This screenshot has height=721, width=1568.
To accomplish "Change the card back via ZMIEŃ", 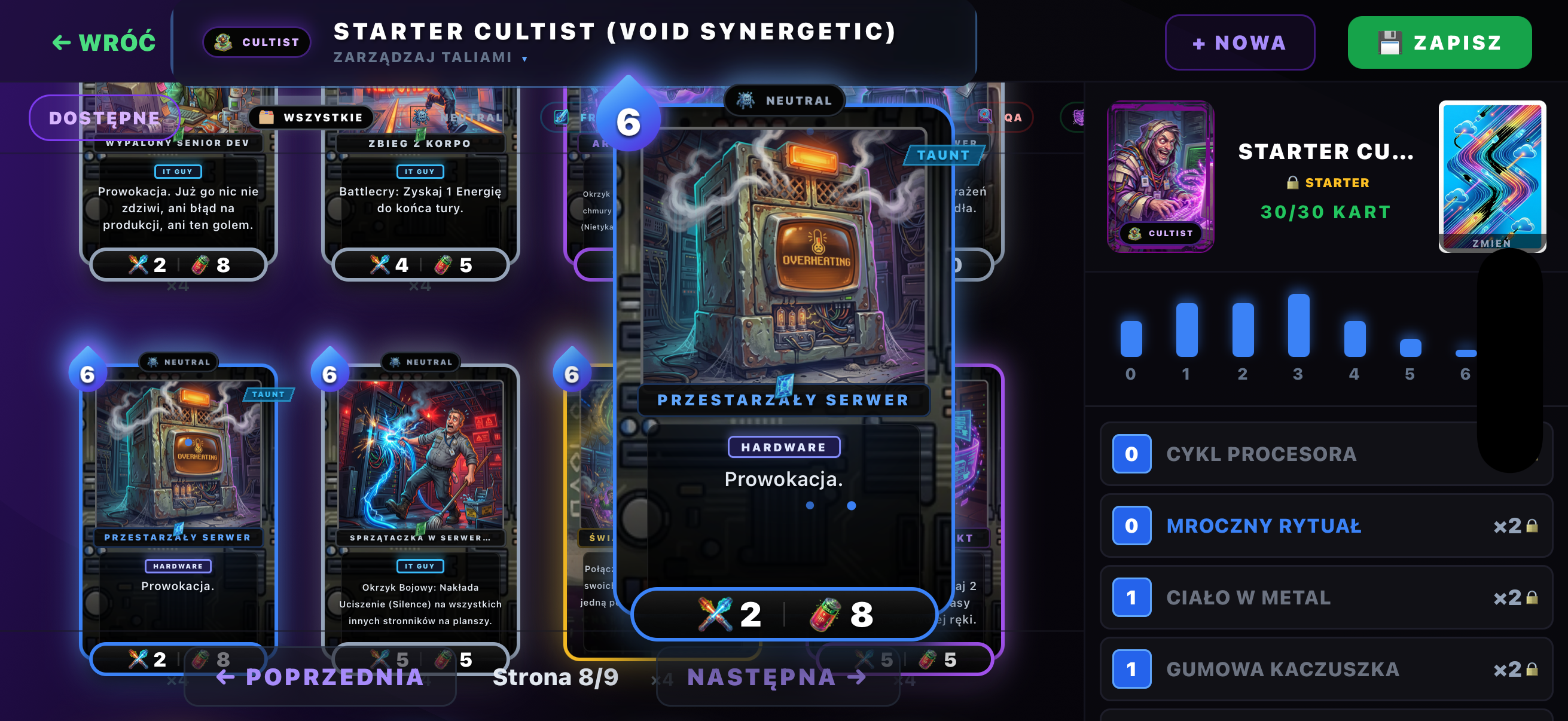I will [x=1491, y=176].
